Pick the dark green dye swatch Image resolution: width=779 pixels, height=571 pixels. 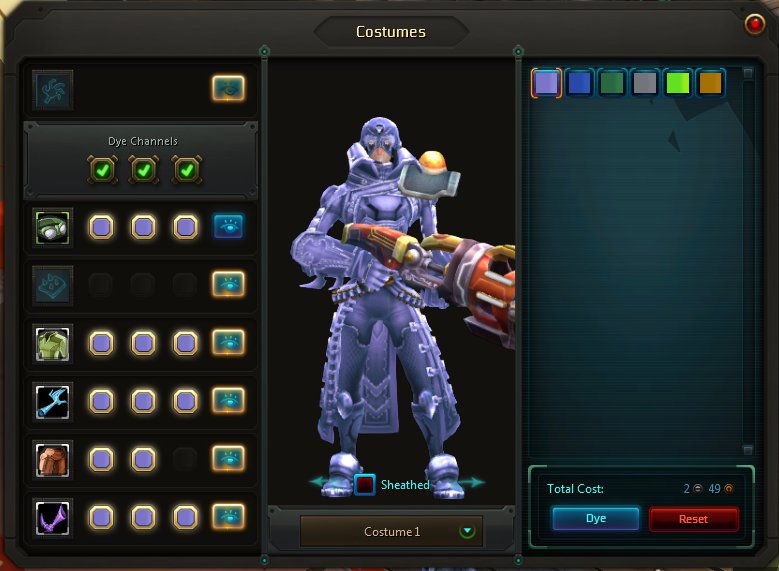coord(612,83)
